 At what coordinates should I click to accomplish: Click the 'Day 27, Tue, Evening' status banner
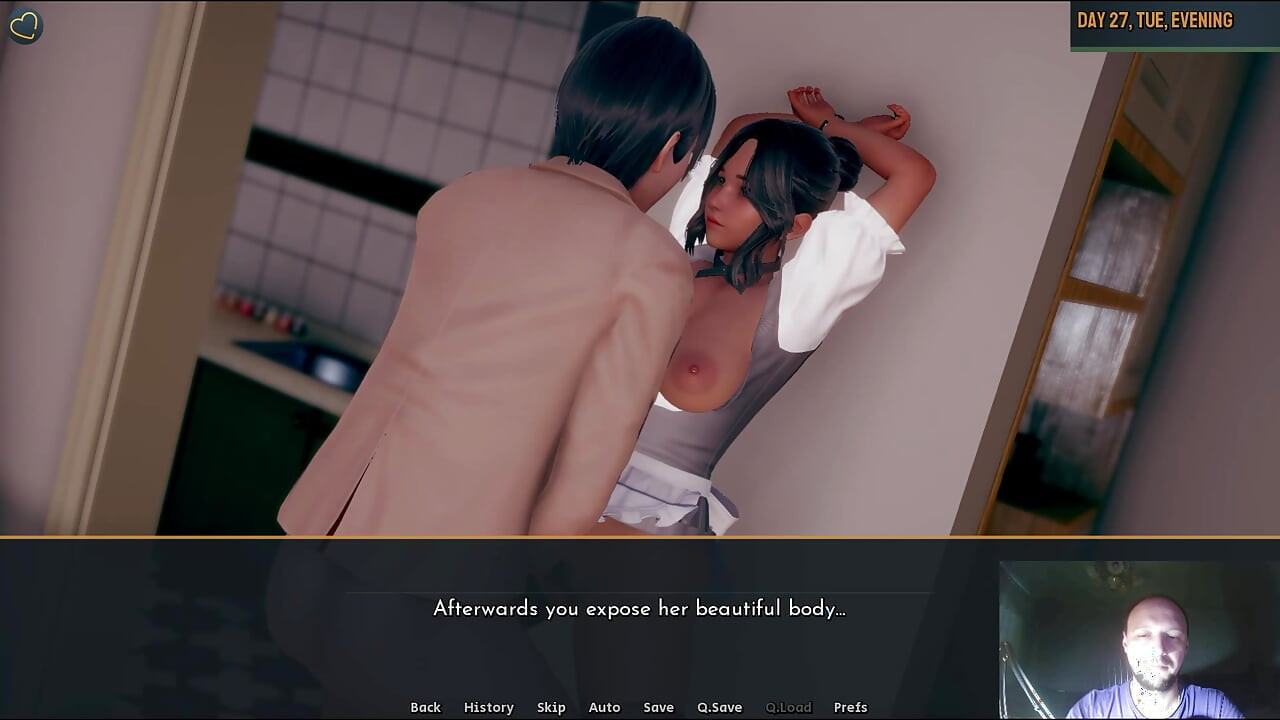coord(1172,19)
